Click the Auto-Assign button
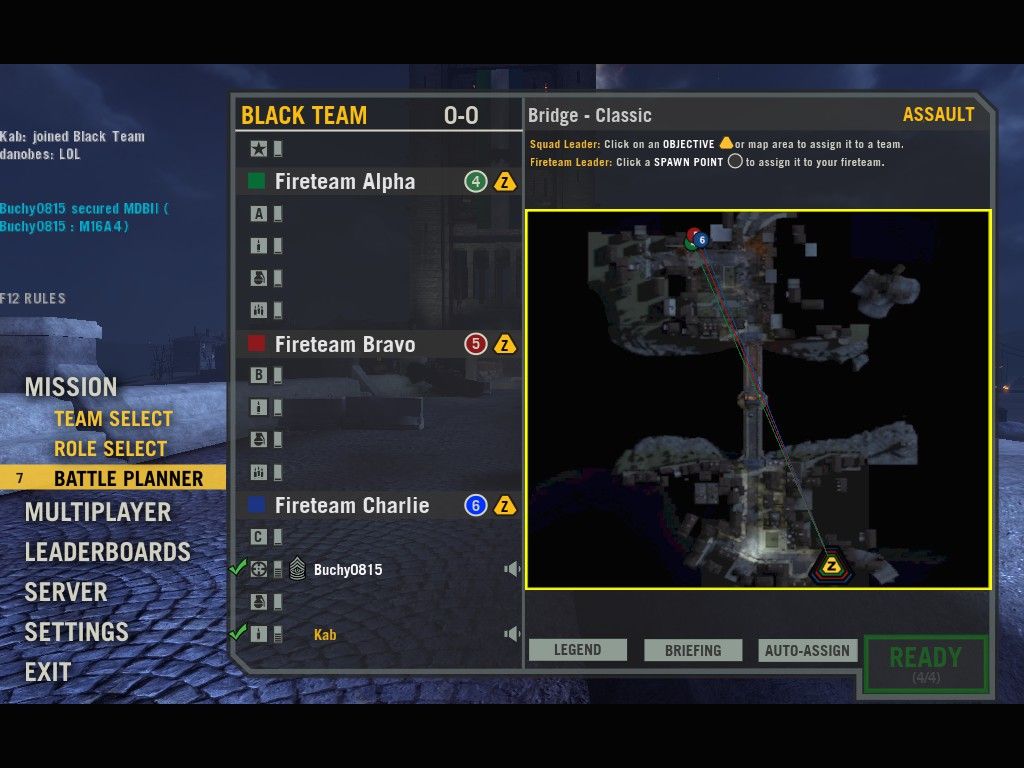This screenshot has width=1024, height=768. click(x=807, y=650)
